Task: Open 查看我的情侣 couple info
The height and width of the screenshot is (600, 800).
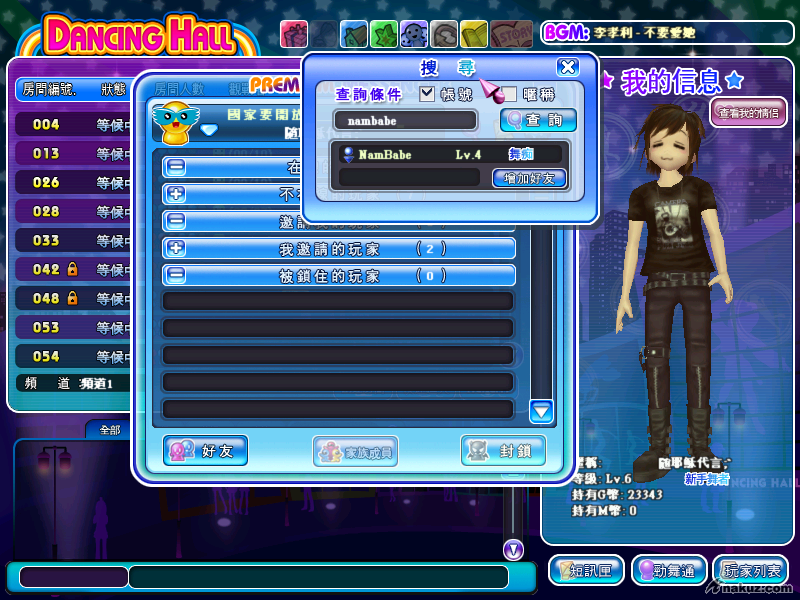Action: (x=749, y=112)
